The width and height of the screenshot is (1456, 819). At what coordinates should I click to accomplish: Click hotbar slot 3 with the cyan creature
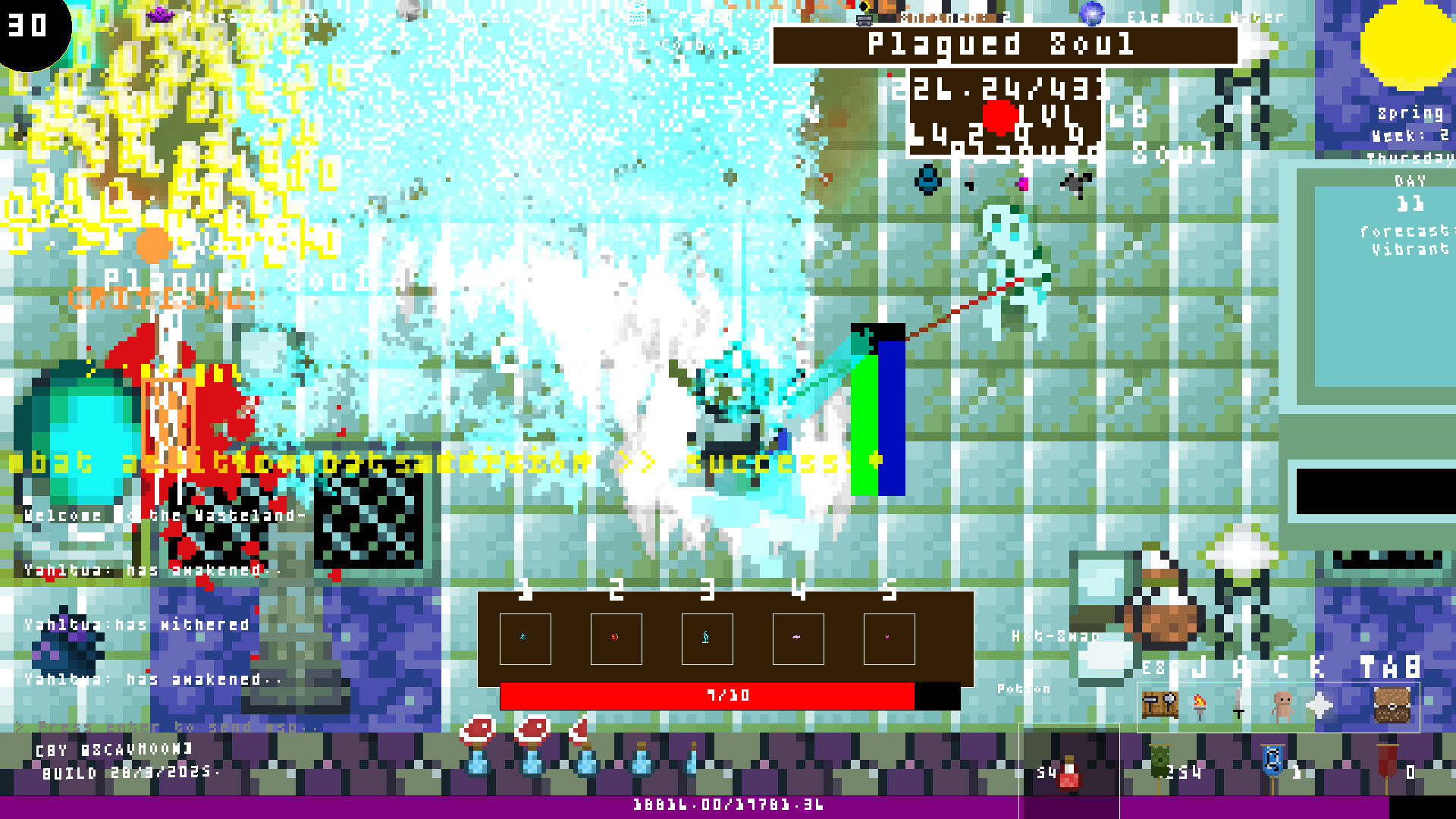tap(705, 639)
